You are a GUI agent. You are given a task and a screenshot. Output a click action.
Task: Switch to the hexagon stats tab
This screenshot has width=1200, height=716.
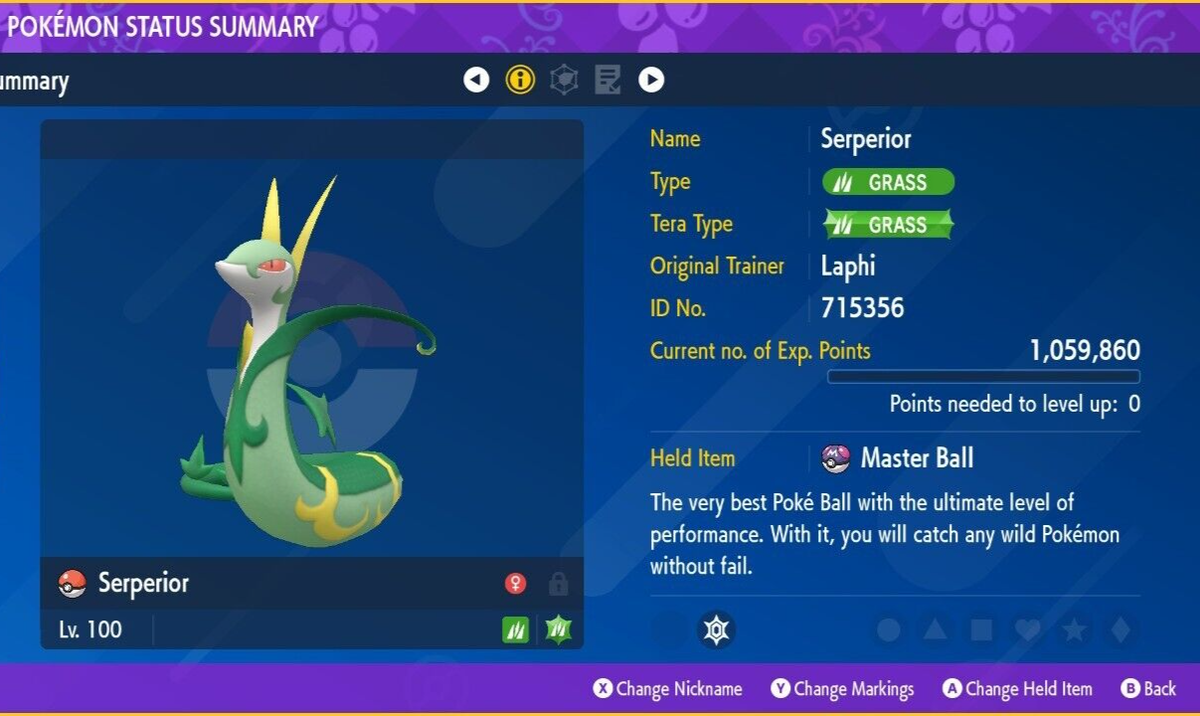pyautogui.click(x=564, y=80)
